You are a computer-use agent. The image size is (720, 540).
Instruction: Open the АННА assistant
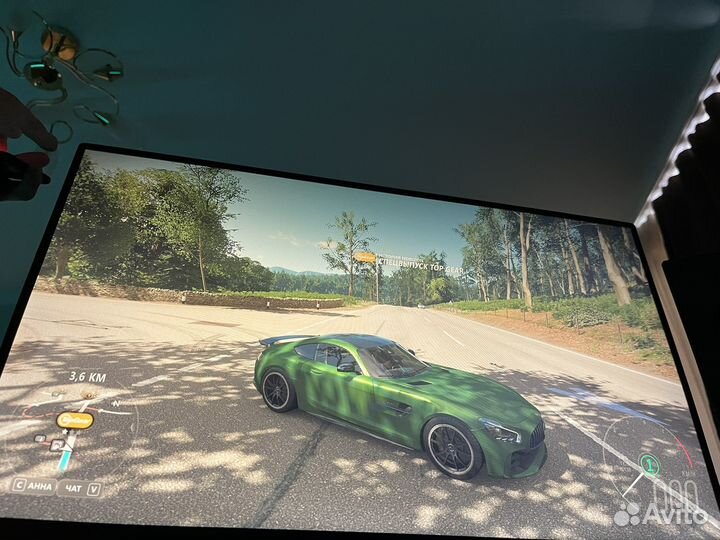pyautogui.click(x=34, y=486)
